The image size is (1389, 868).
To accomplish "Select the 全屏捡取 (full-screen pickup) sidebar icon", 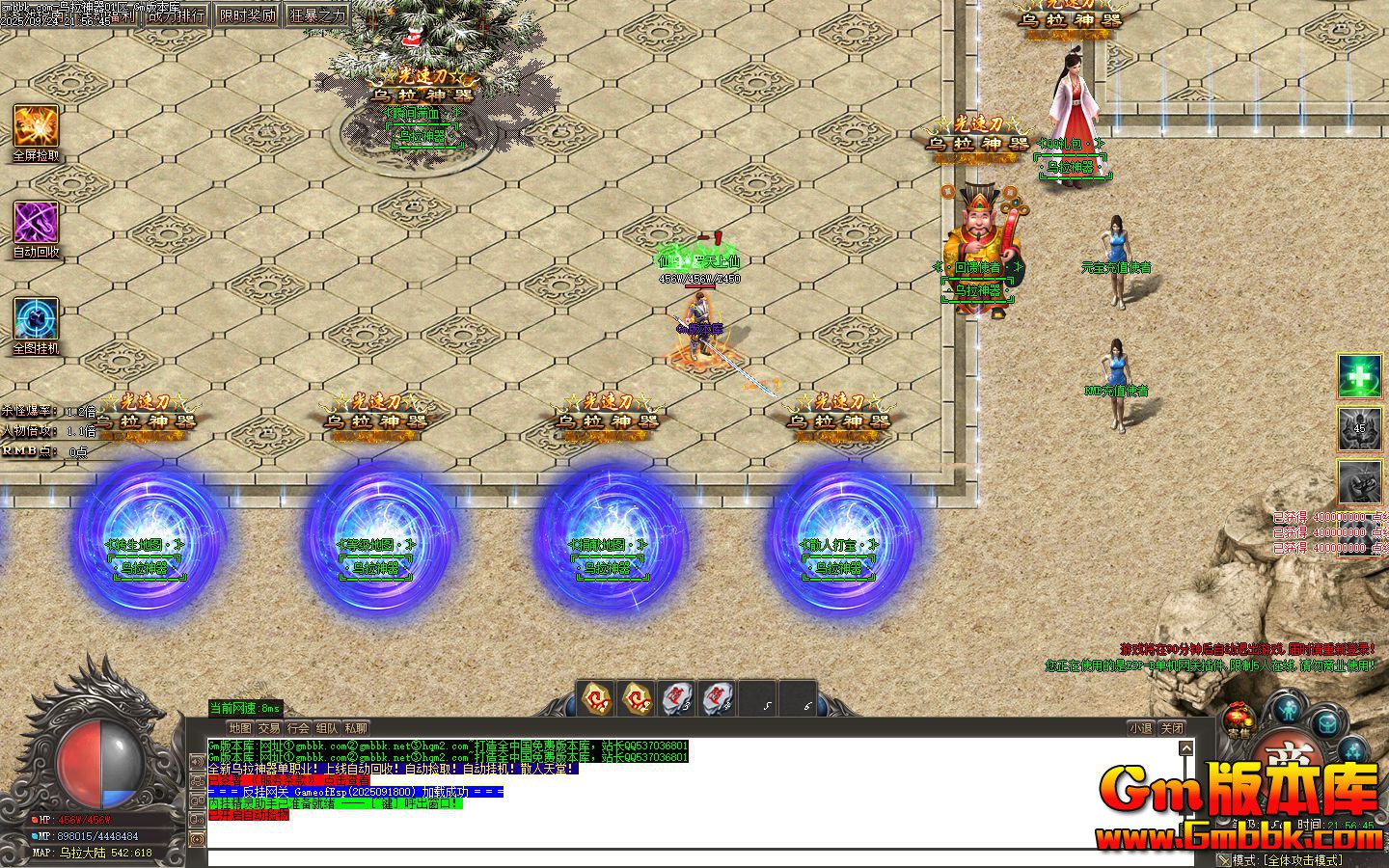I will point(35,128).
